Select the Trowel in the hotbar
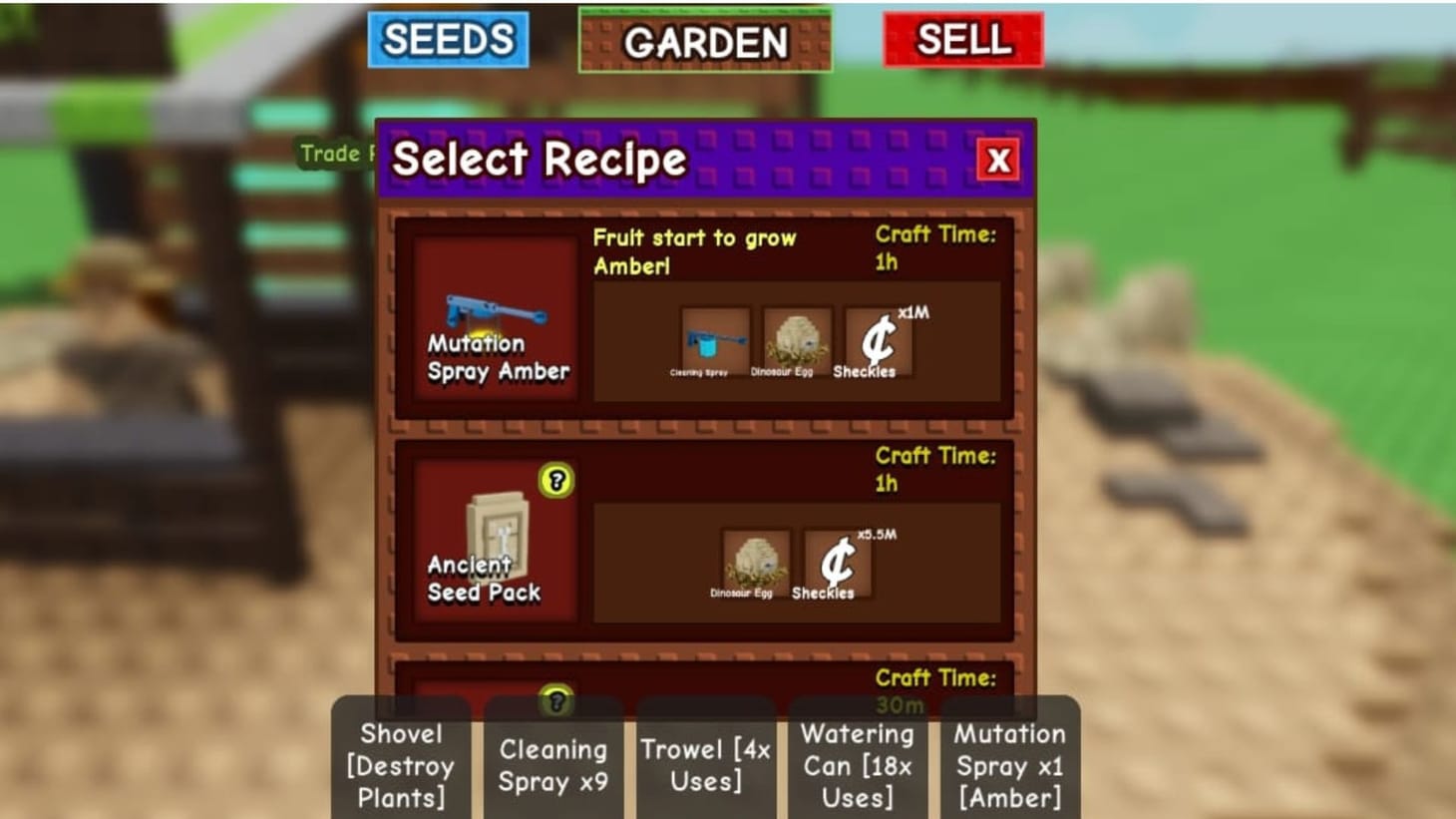The height and width of the screenshot is (819, 1456). coord(706,764)
